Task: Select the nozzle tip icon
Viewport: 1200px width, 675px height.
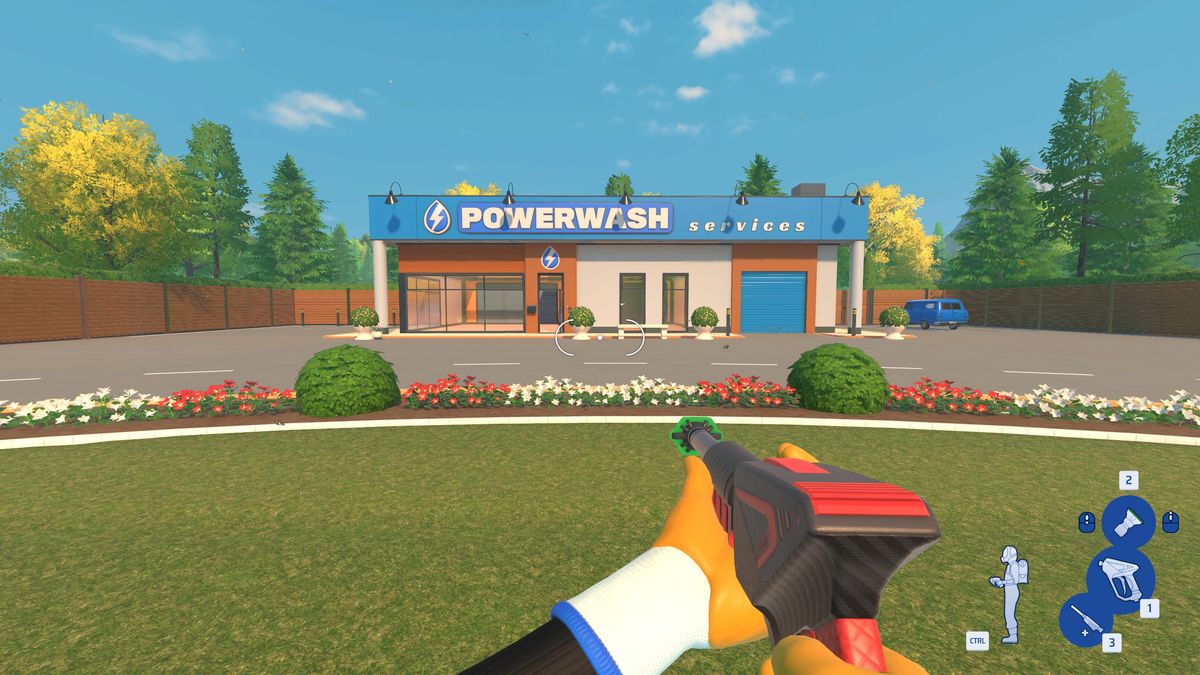Action: [1128, 522]
